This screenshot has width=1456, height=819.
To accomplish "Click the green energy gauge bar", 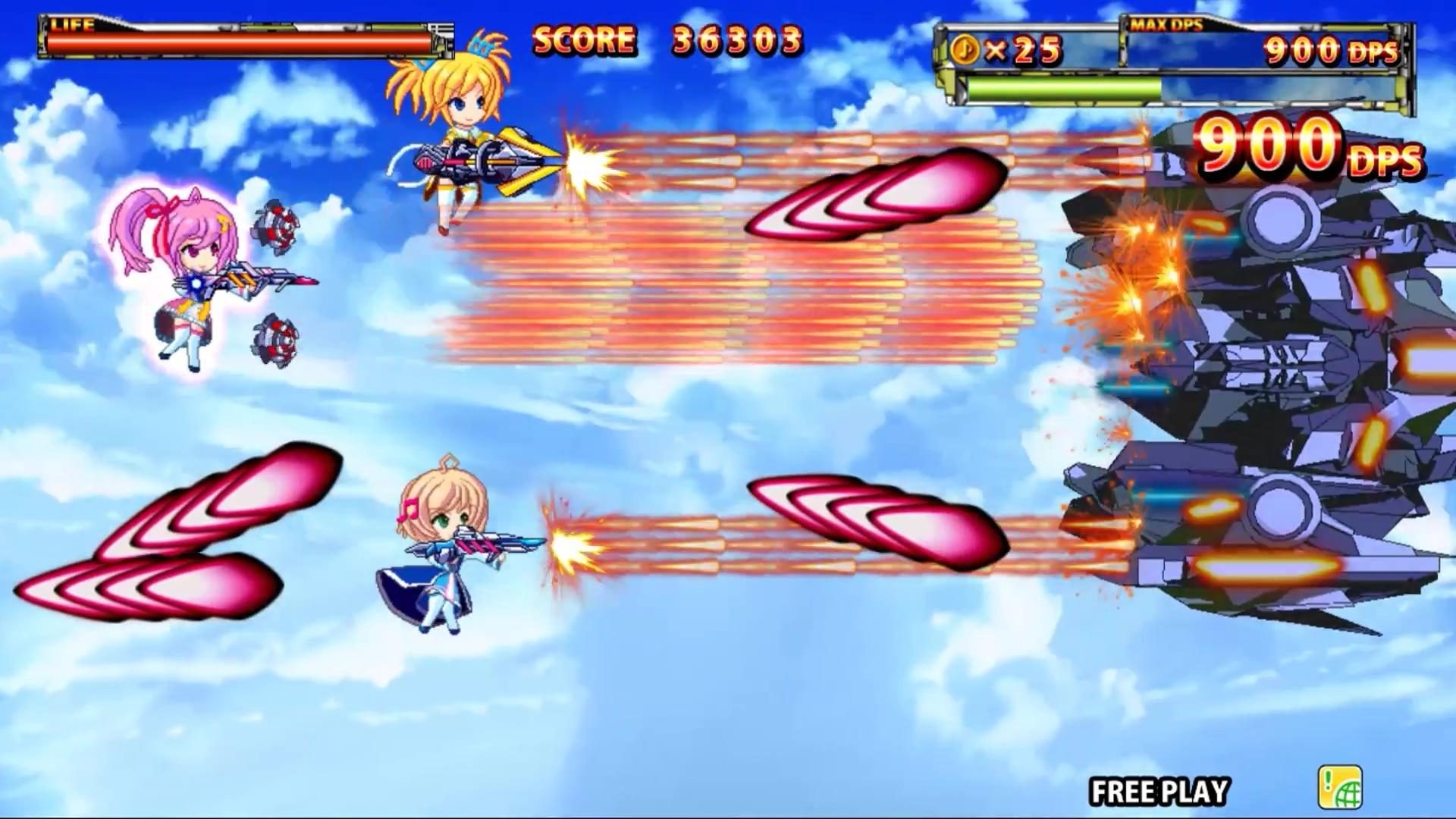I will coord(1062,89).
